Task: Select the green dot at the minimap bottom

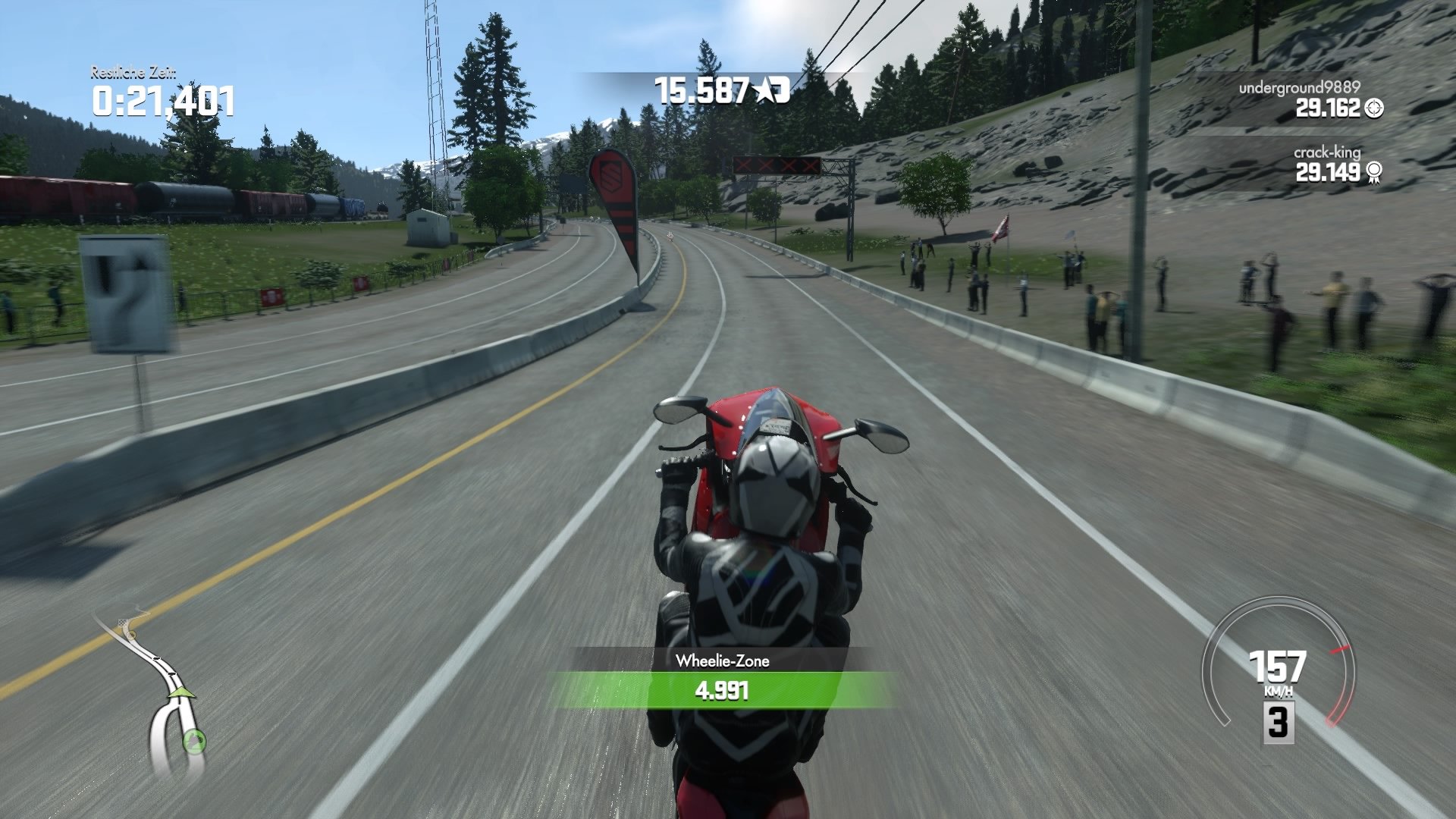Action: pyautogui.click(x=195, y=742)
